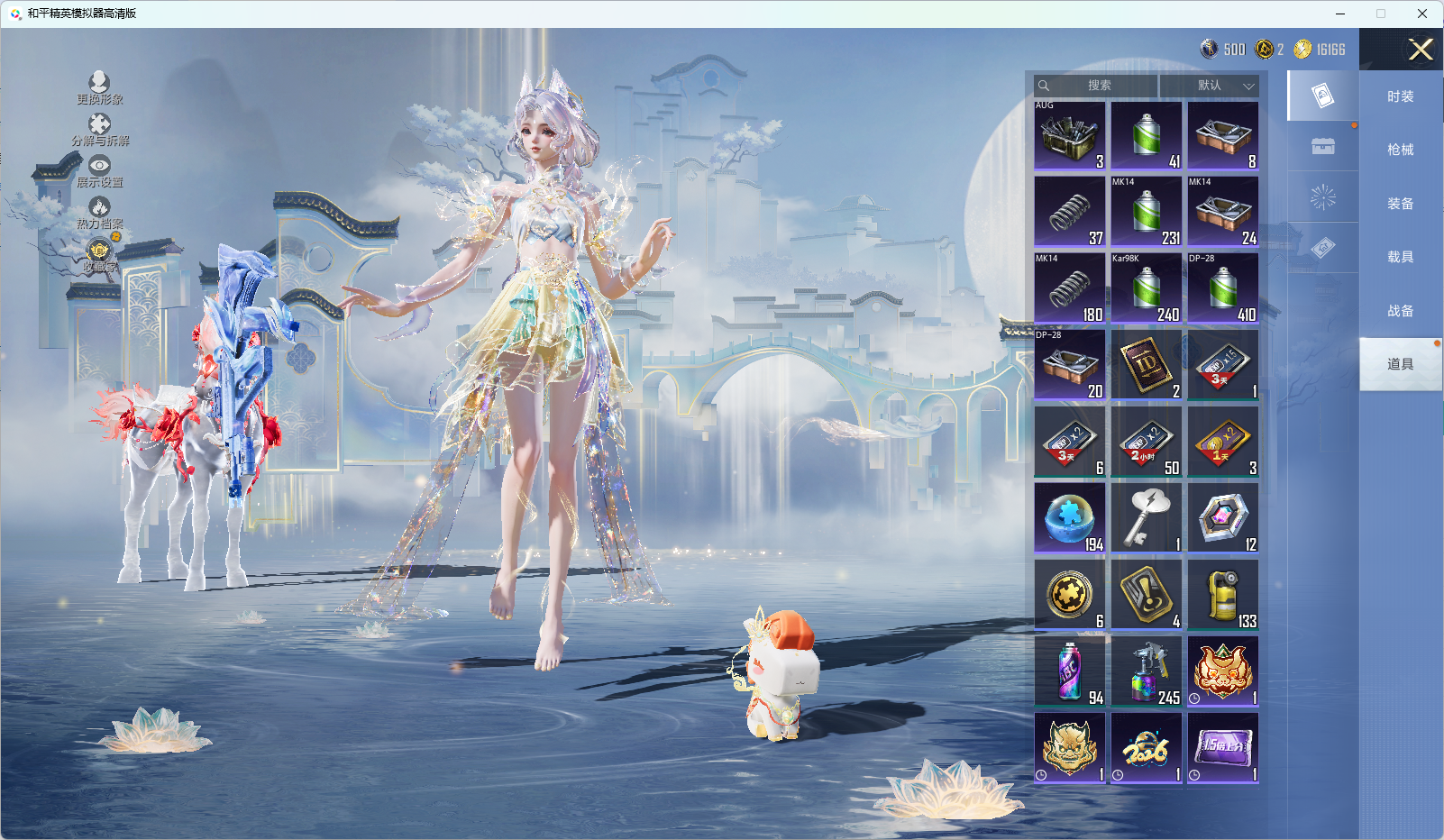Select the 装备 tab

point(1400,204)
